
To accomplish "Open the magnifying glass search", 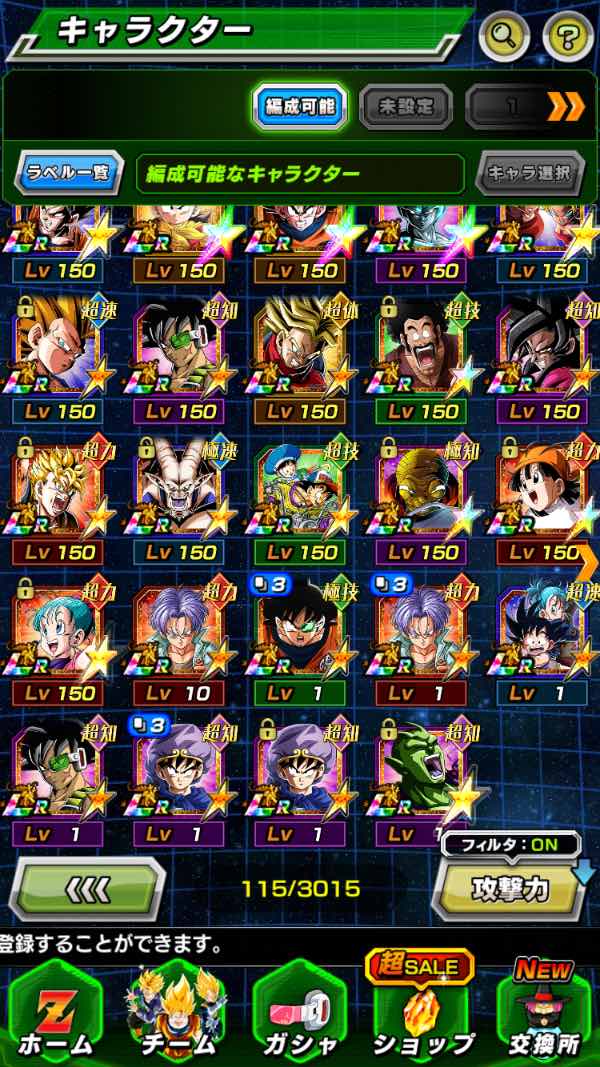I will pyautogui.click(x=505, y=37).
